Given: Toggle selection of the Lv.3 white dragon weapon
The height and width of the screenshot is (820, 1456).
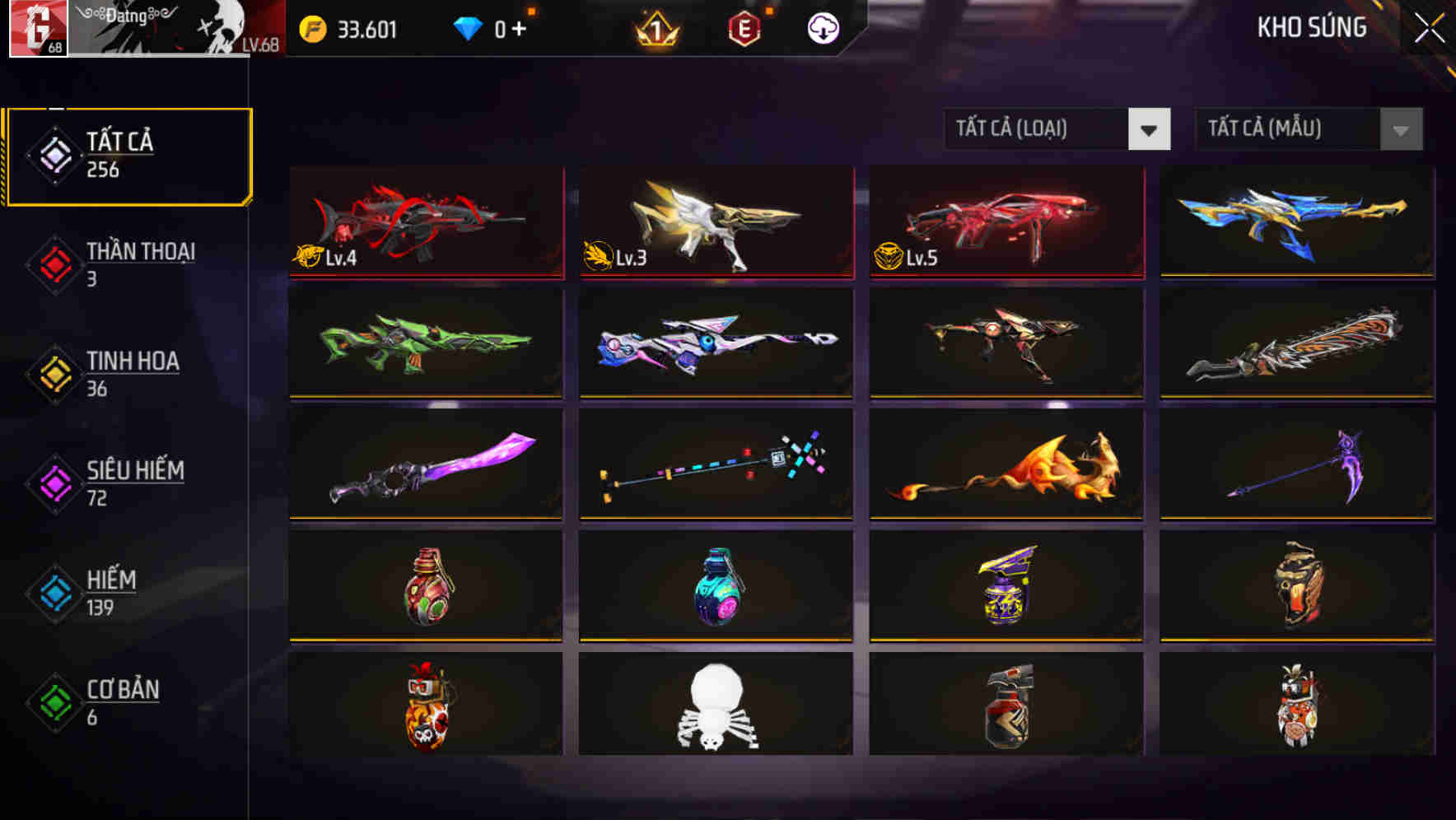Looking at the screenshot, I should [x=715, y=222].
